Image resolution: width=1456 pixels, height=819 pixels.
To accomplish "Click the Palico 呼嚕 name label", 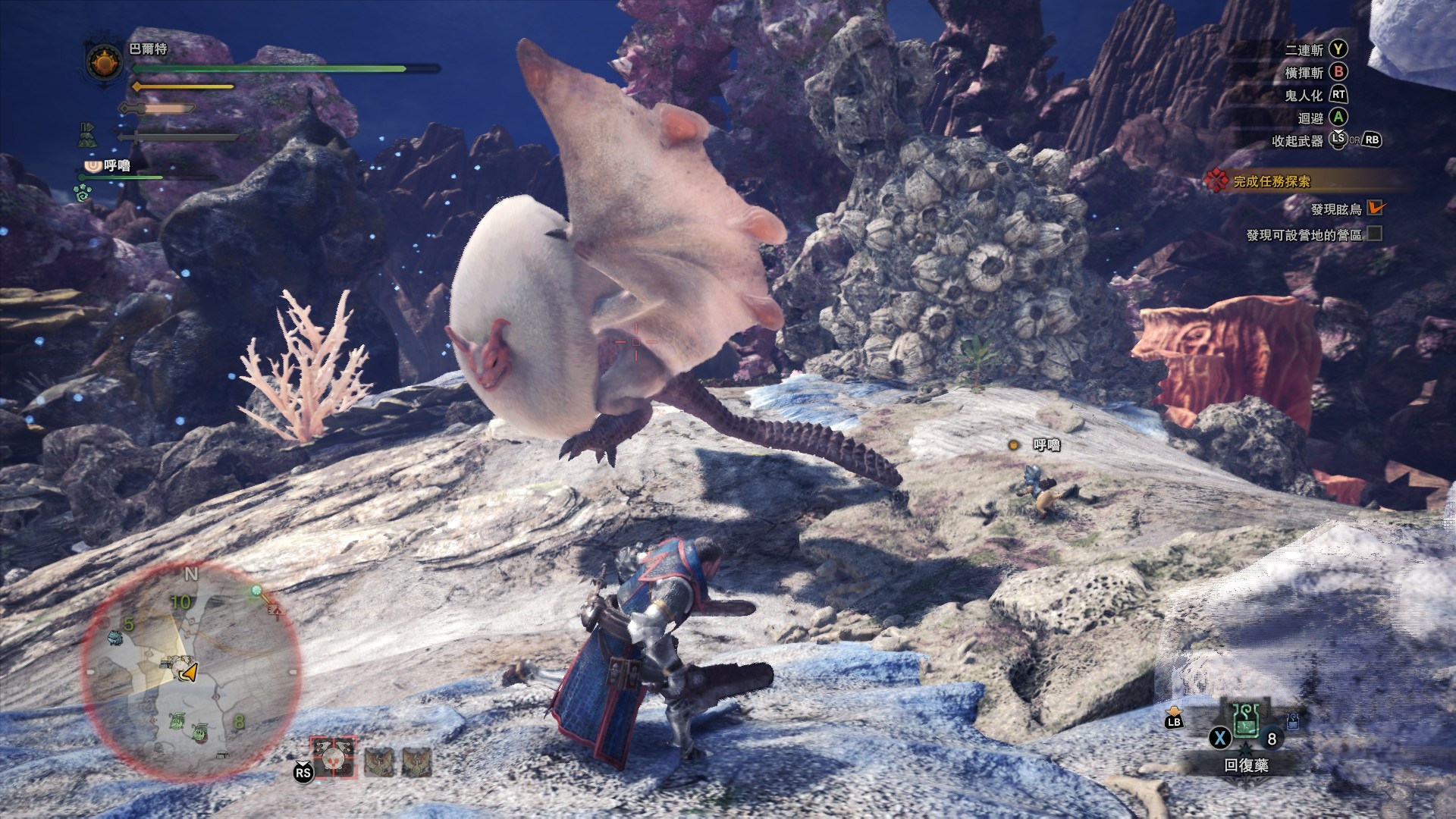I will click(x=117, y=165).
